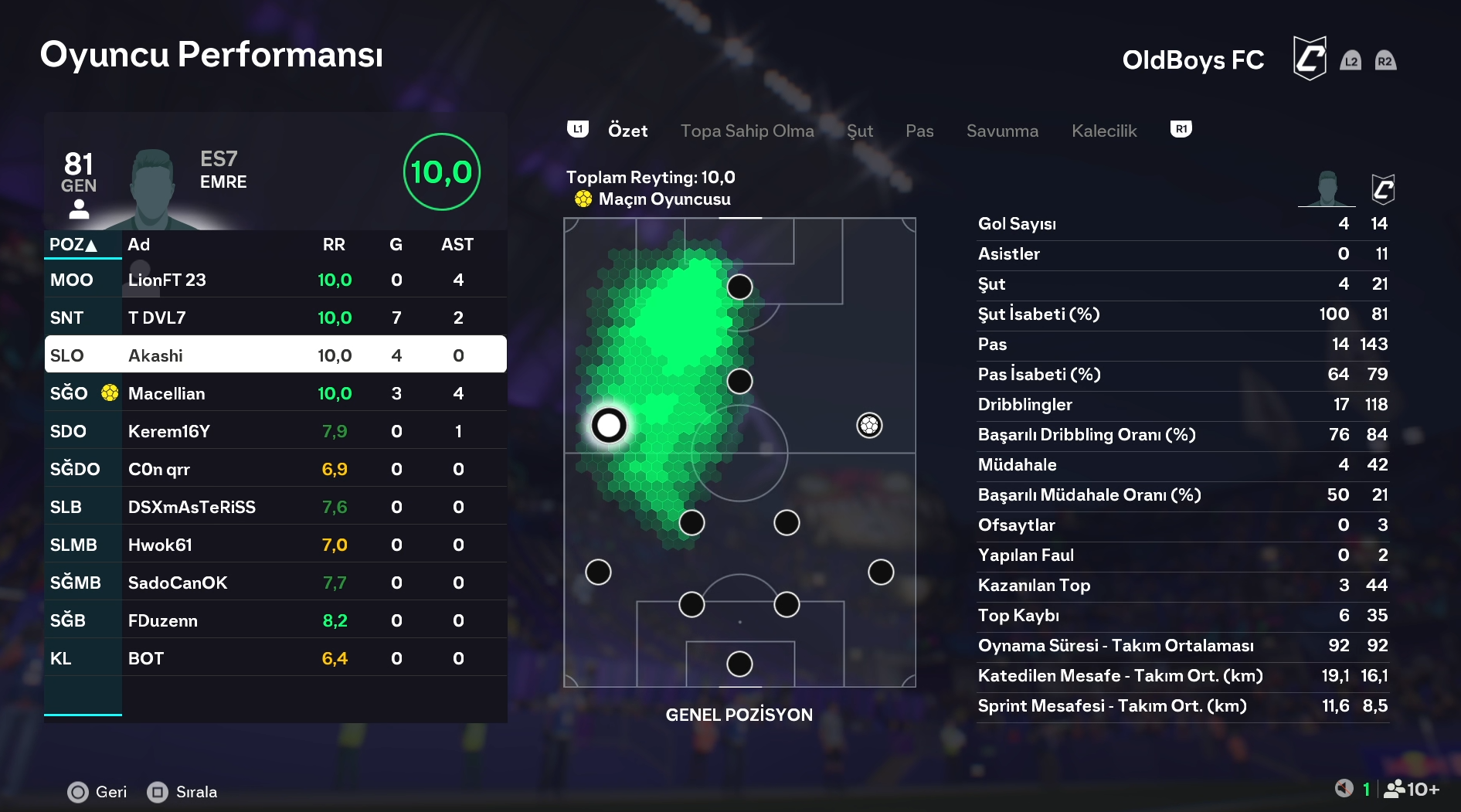Sort players by RR rating column
Screen dimensions: 1461x812
click(334, 245)
